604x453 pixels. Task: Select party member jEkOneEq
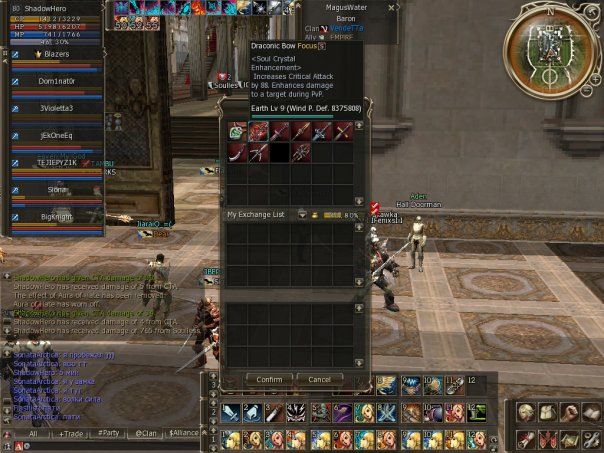57,134
